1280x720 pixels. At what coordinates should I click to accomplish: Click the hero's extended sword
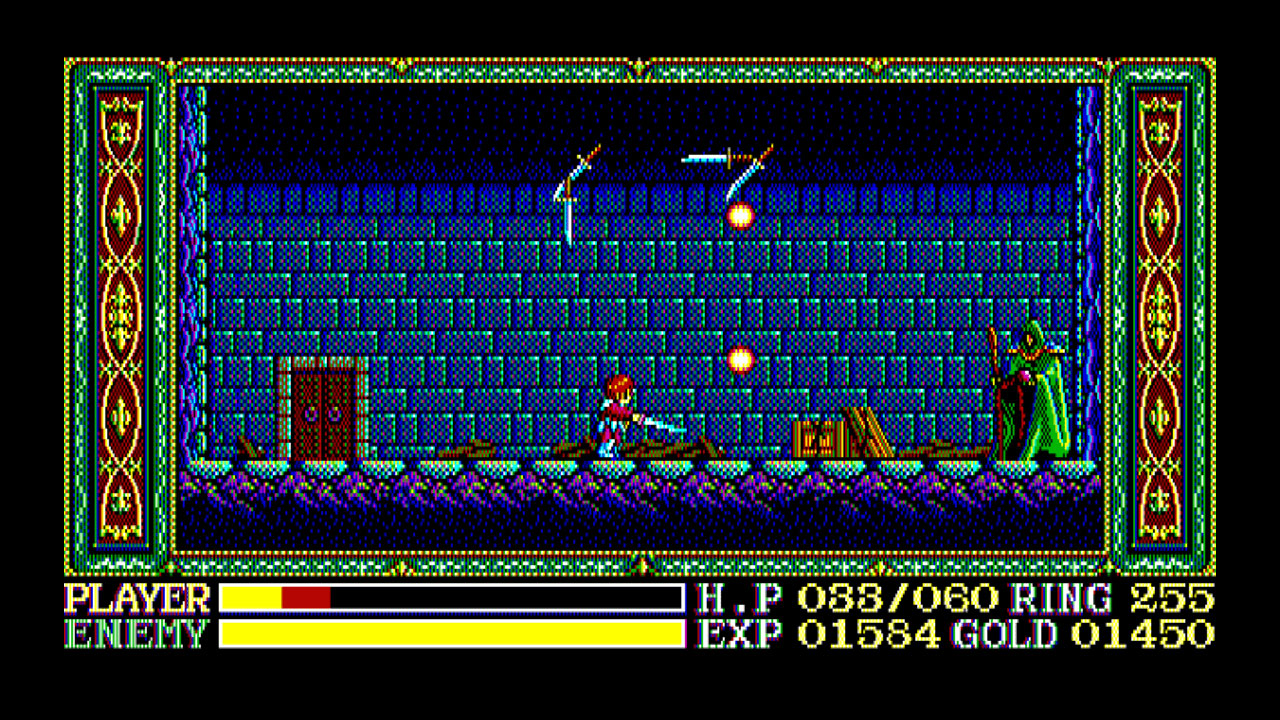(x=665, y=425)
